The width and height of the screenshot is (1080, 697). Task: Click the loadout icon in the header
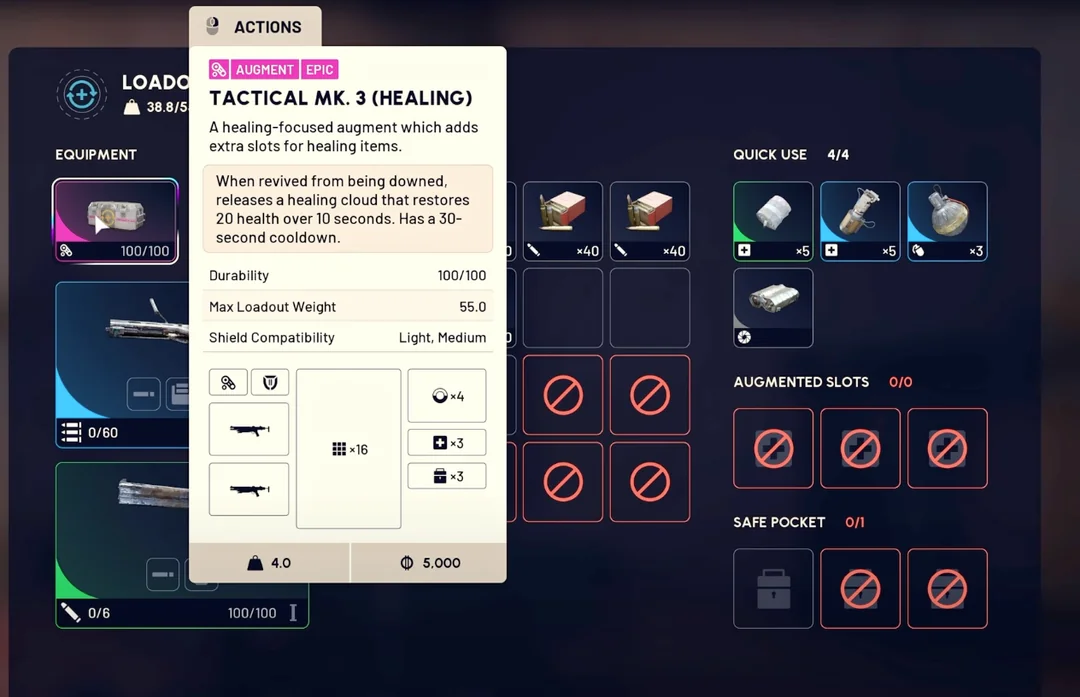point(81,95)
